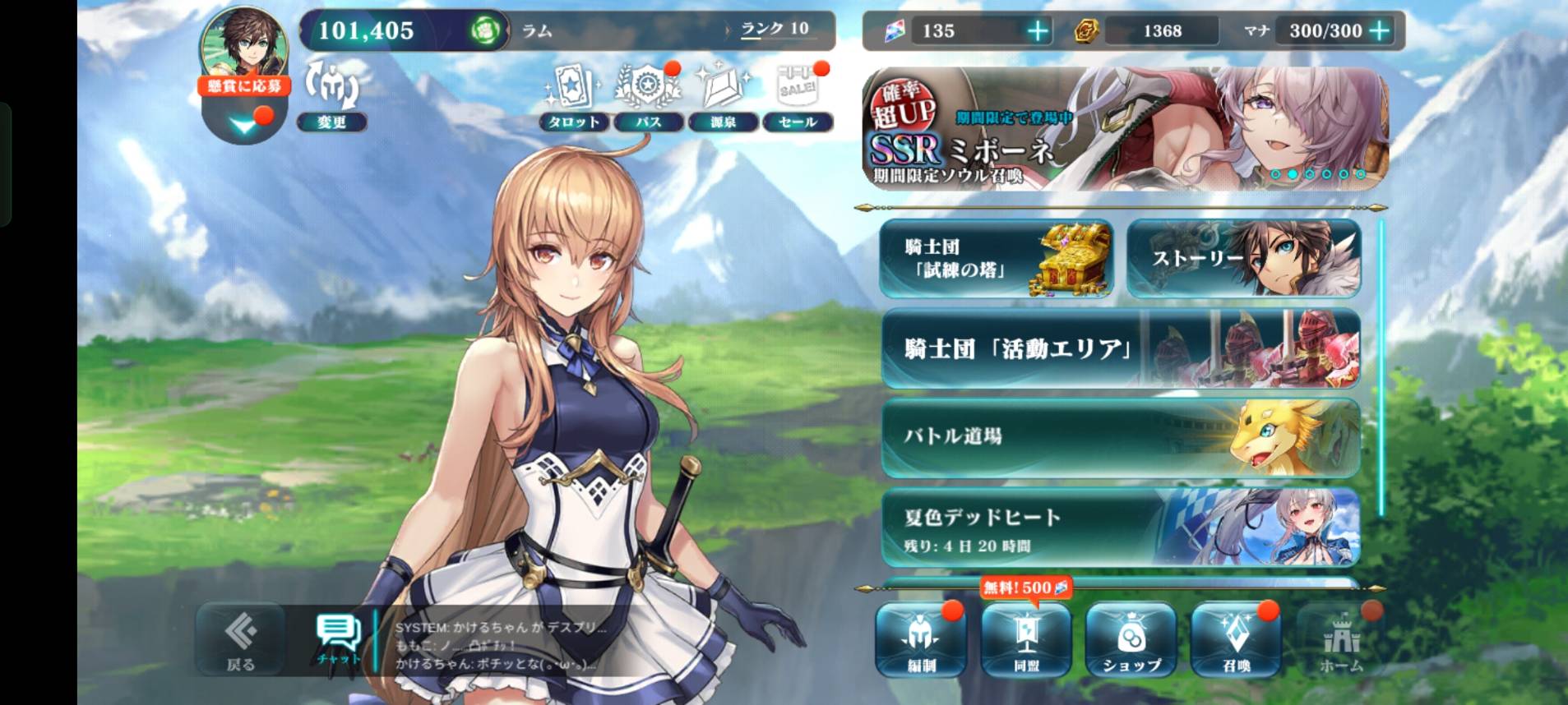This screenshot has width=1568, height=705.
Task: Open the ショップ (Shop)
Action: coord(1131,640)
